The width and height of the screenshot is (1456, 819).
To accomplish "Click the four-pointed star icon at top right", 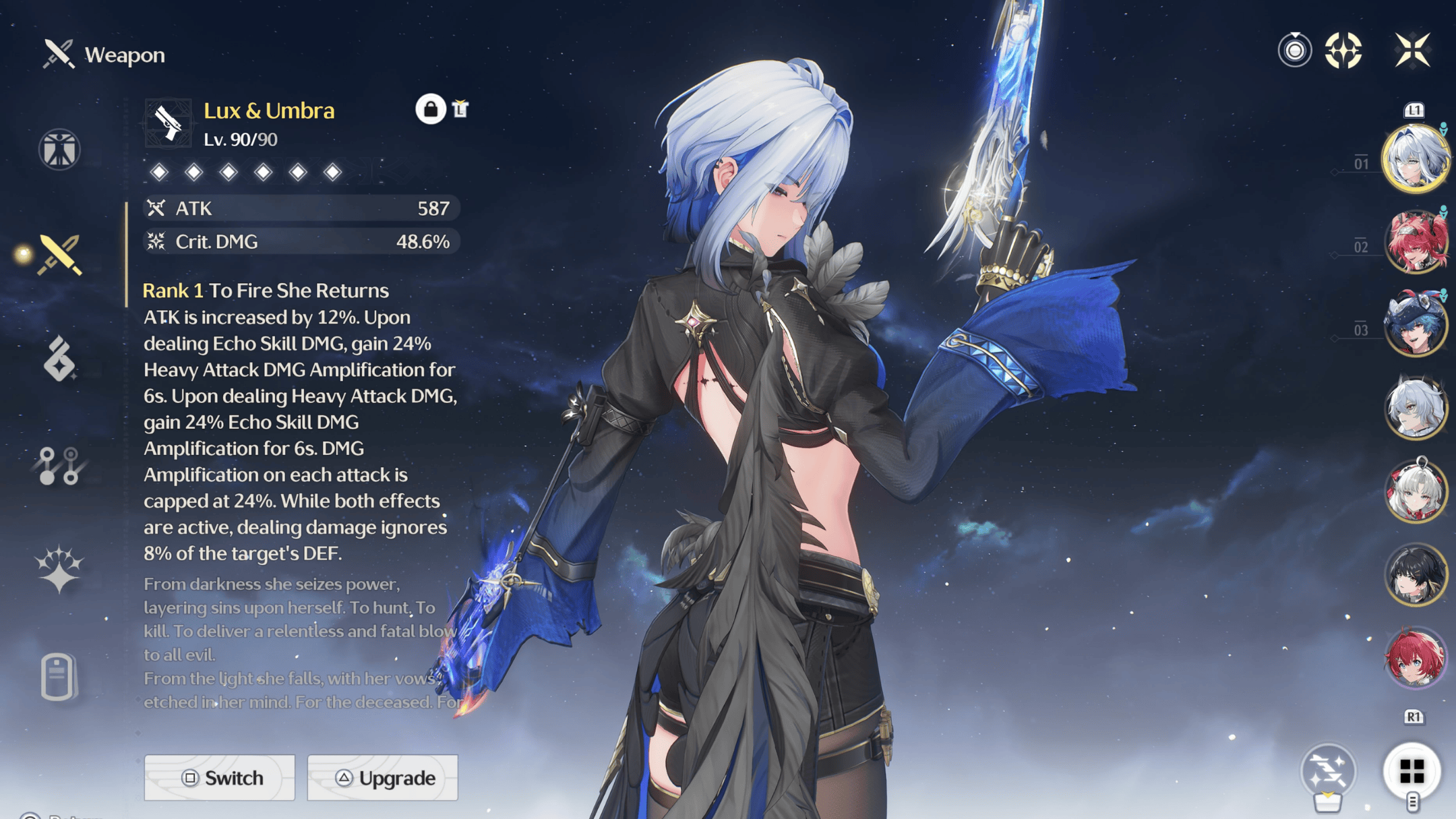I will (x=1343, y=51).
